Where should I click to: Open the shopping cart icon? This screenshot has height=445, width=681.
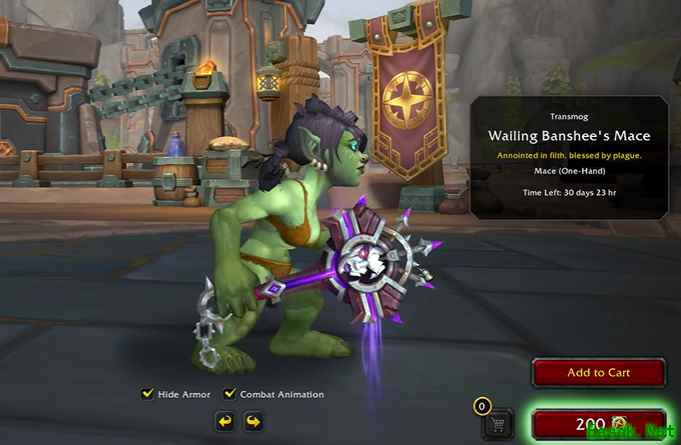[496, 423]
